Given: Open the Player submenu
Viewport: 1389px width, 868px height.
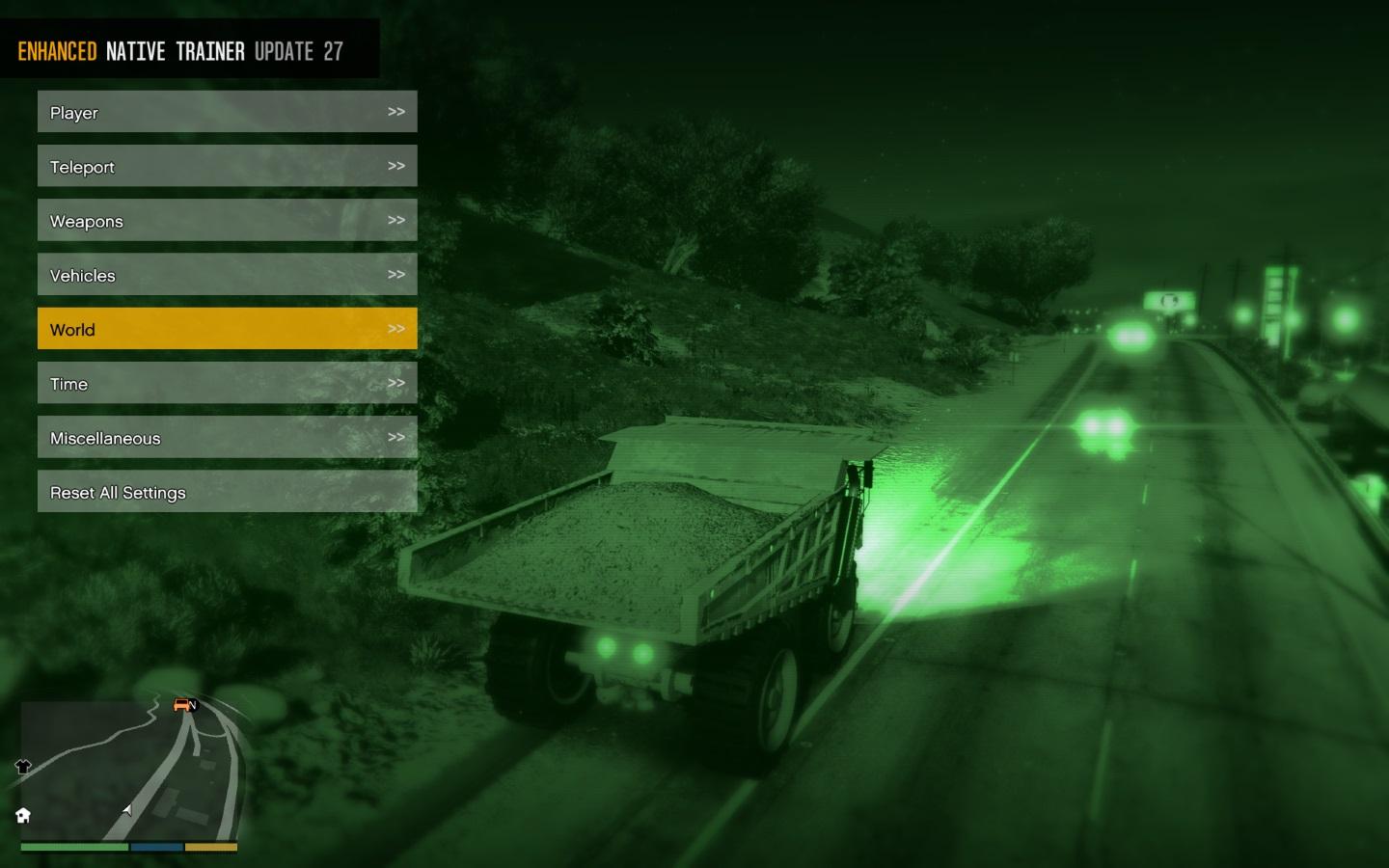Looking at the screenshot, I should [x=227, y=112].
